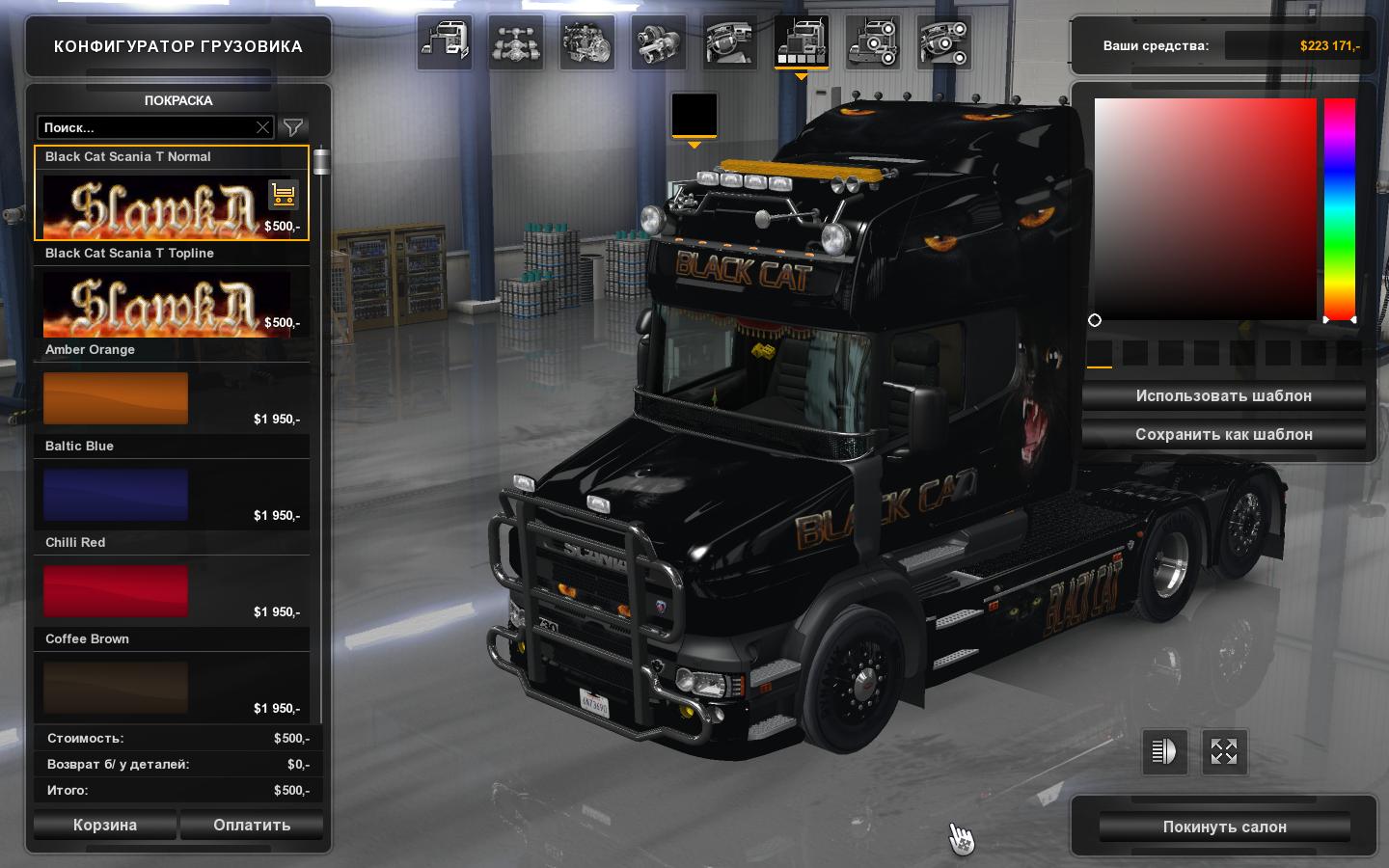
Task: Switch to the steering wheel interior category
Action: (730, 43)
